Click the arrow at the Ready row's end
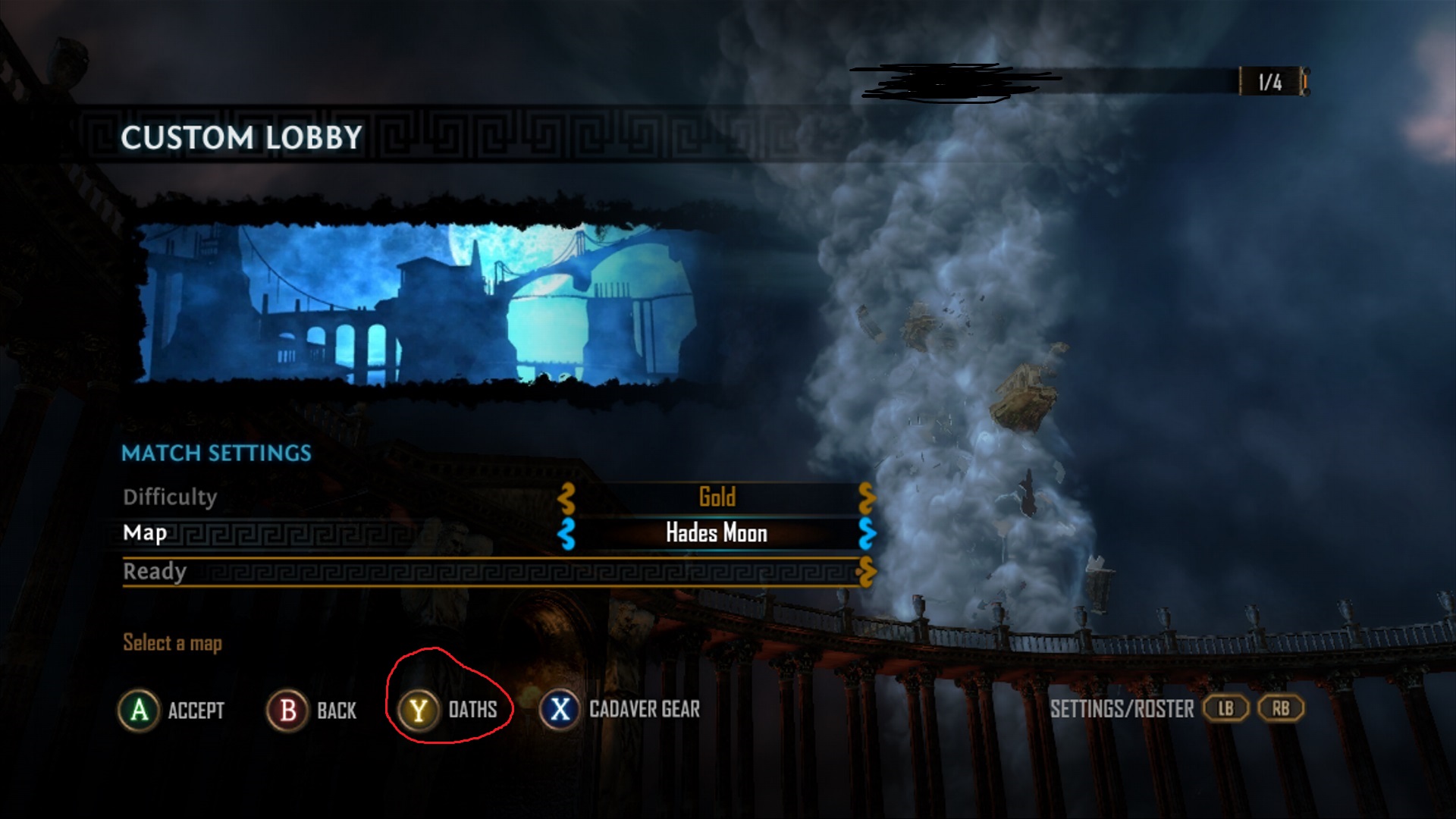The width and height of the screenshot is (1456, 819). (867, 572)
